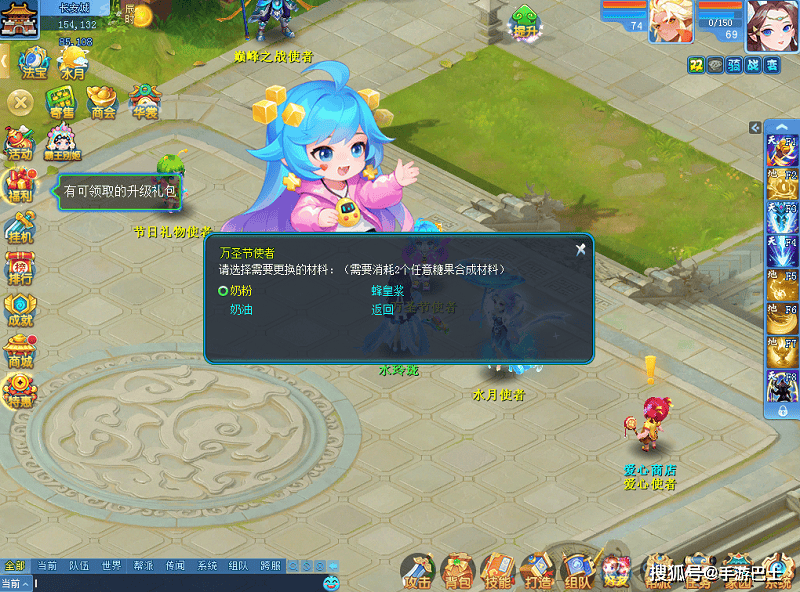
Task: Open the 技能 skills menu
Action: click(x=497, y=571)
